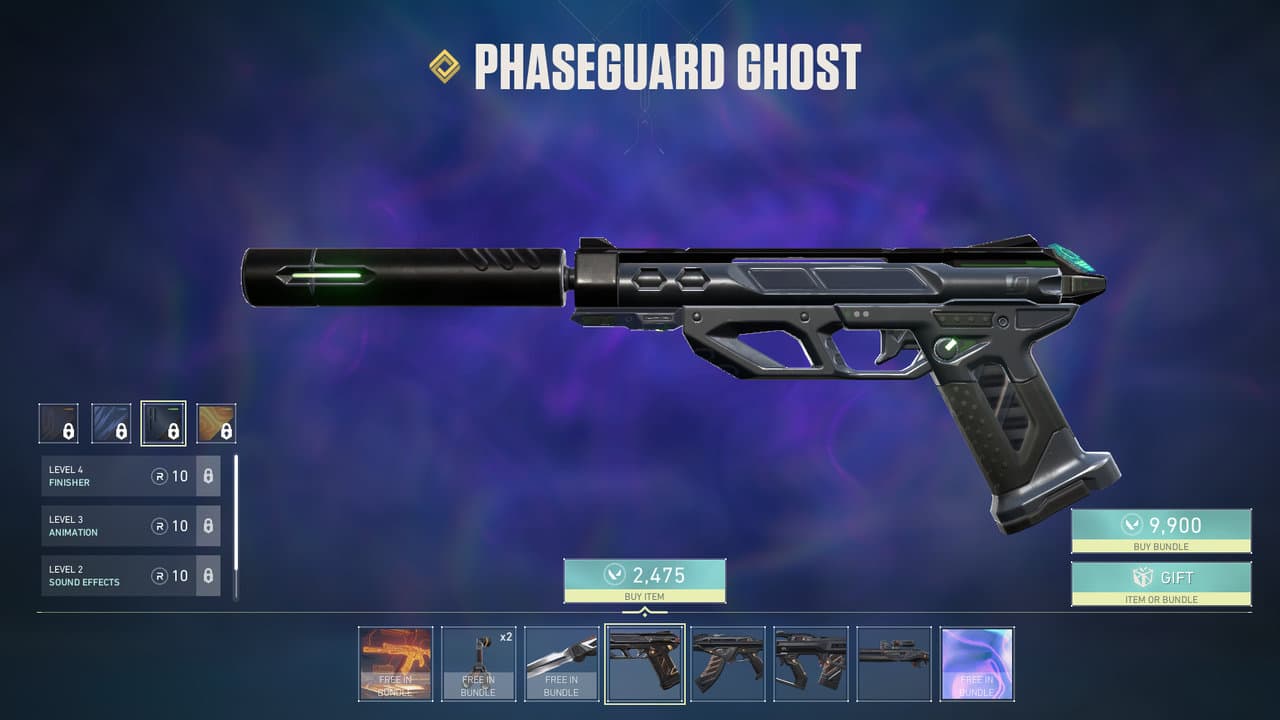Select the highlighted third variant color swatch

[166, 422]
